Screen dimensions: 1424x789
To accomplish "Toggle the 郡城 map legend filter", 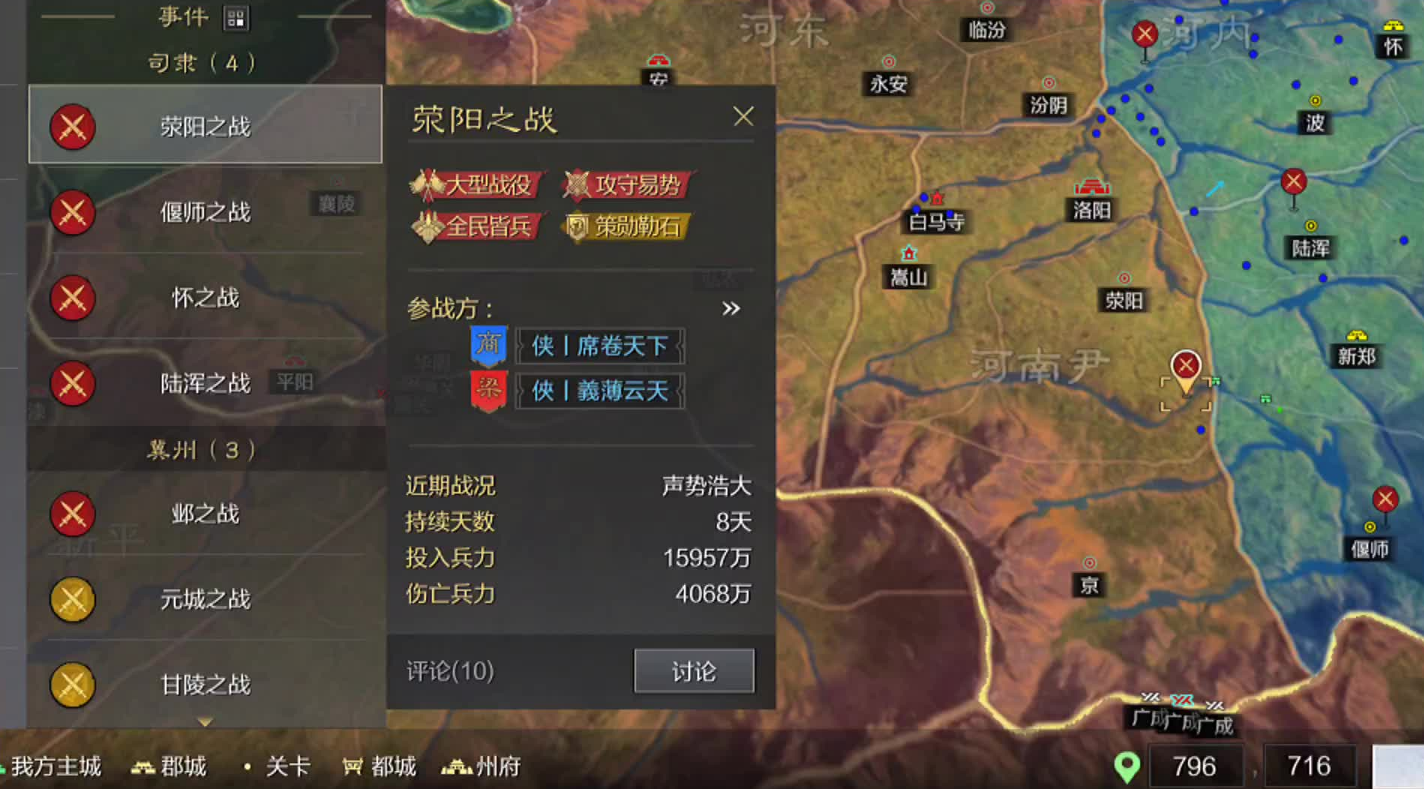I will pyautogui.click(x=167, y=765).
